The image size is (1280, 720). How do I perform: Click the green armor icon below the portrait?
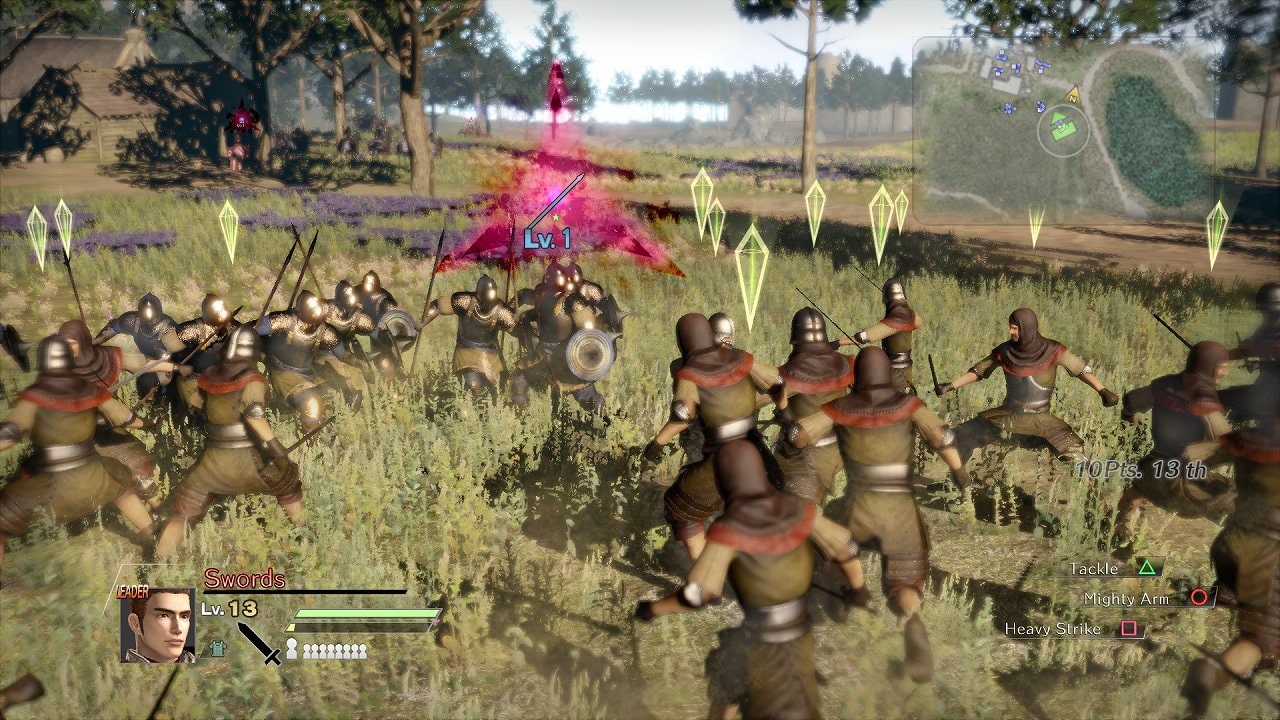(217, 649)
